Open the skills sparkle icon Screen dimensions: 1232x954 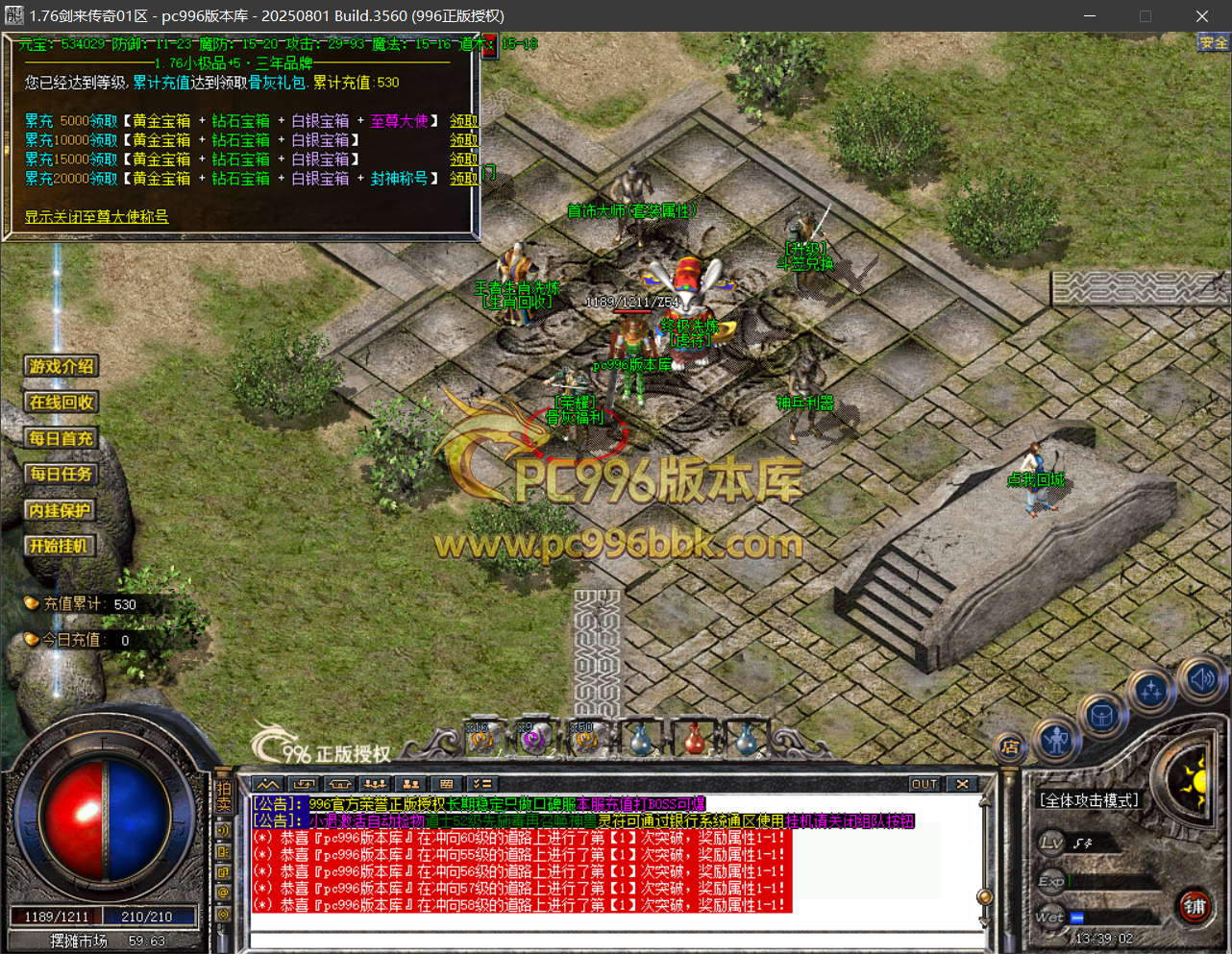point(1151,690)
